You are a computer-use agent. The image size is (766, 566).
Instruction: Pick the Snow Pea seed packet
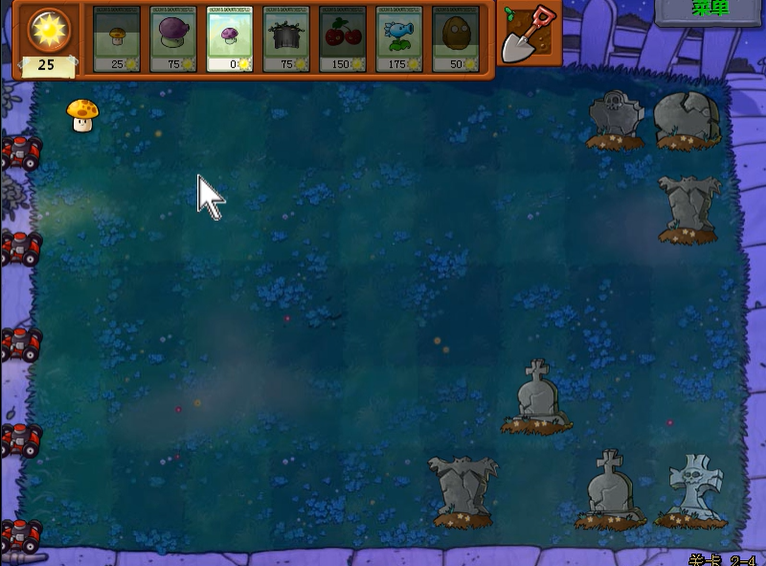pyautogui.click(x=400, y=39)
